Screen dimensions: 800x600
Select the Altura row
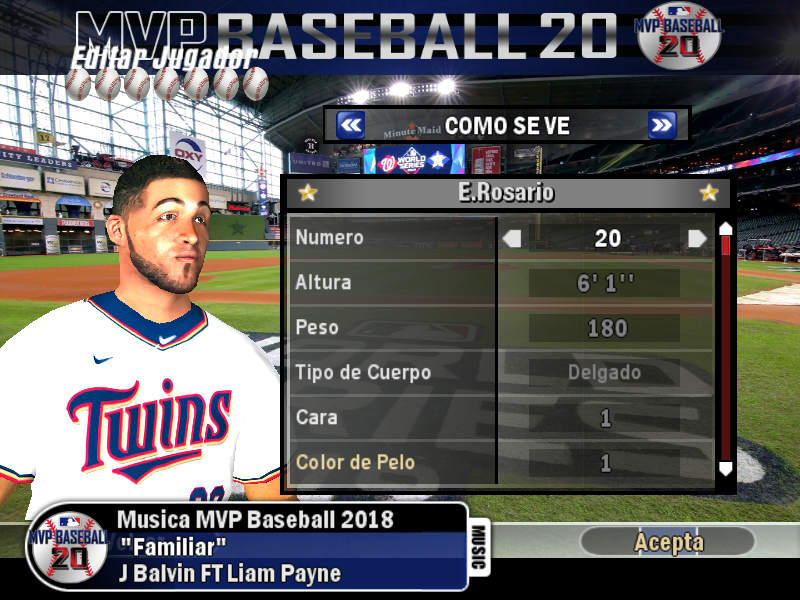(392, 283)
